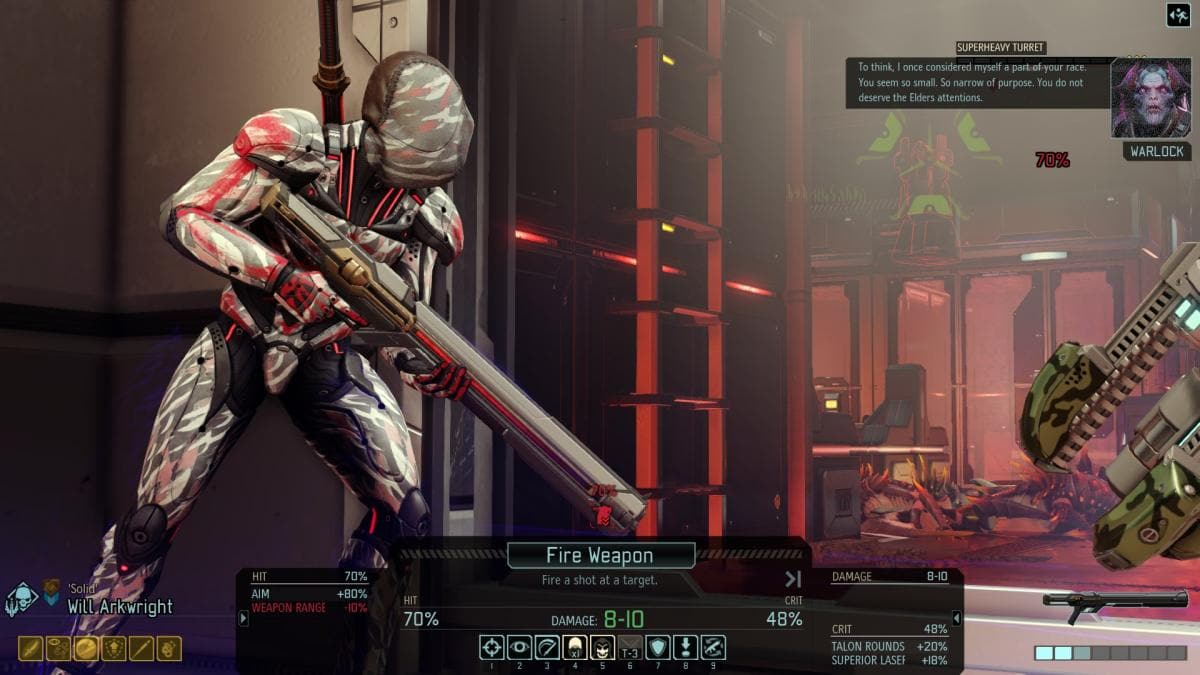Screen dimensions: 1200x675
Task: Click the running figure button top right
Action: (x=1178, y=15)
